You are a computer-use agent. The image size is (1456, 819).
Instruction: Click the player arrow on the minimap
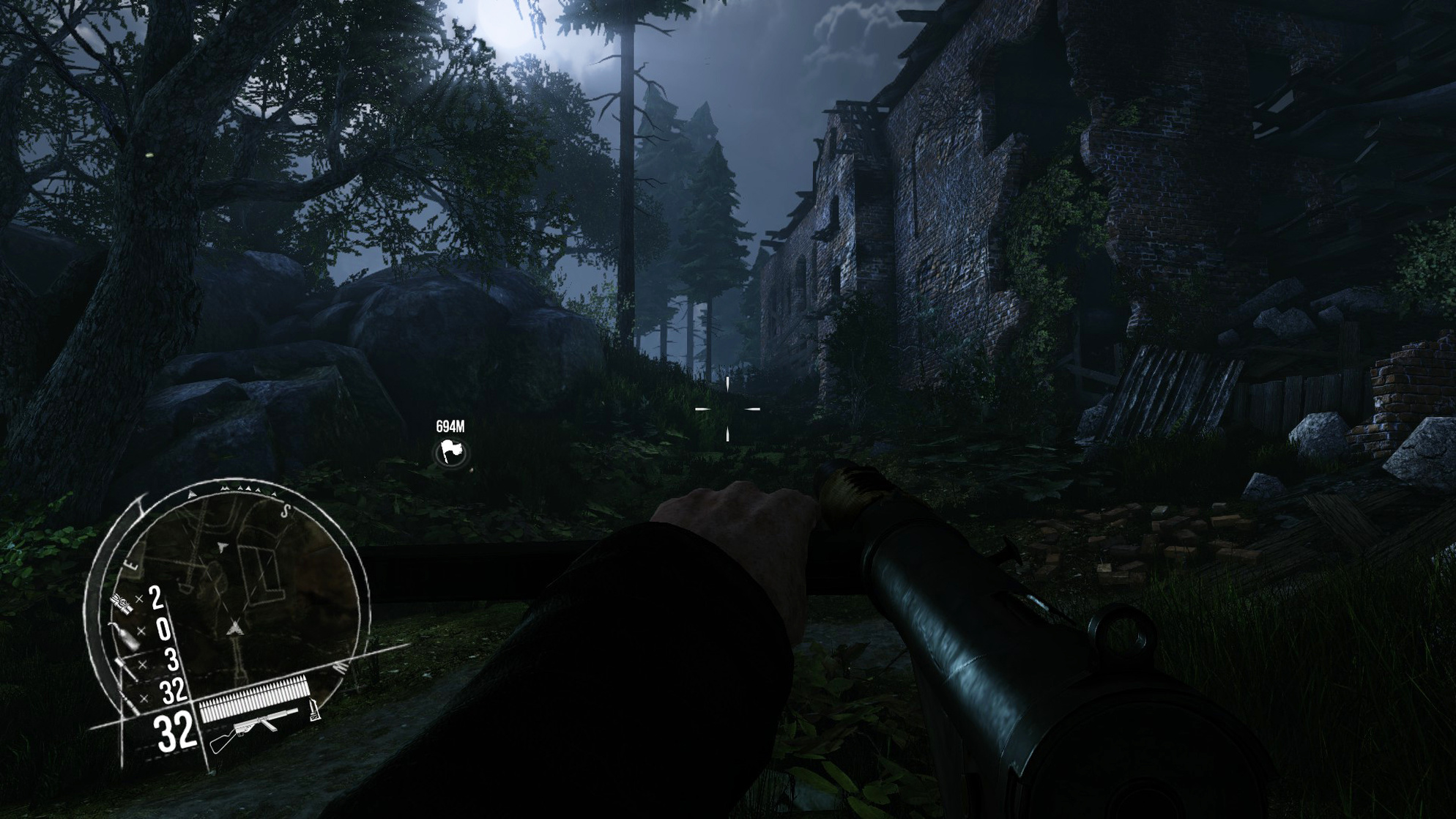click(x=234, y=628)
